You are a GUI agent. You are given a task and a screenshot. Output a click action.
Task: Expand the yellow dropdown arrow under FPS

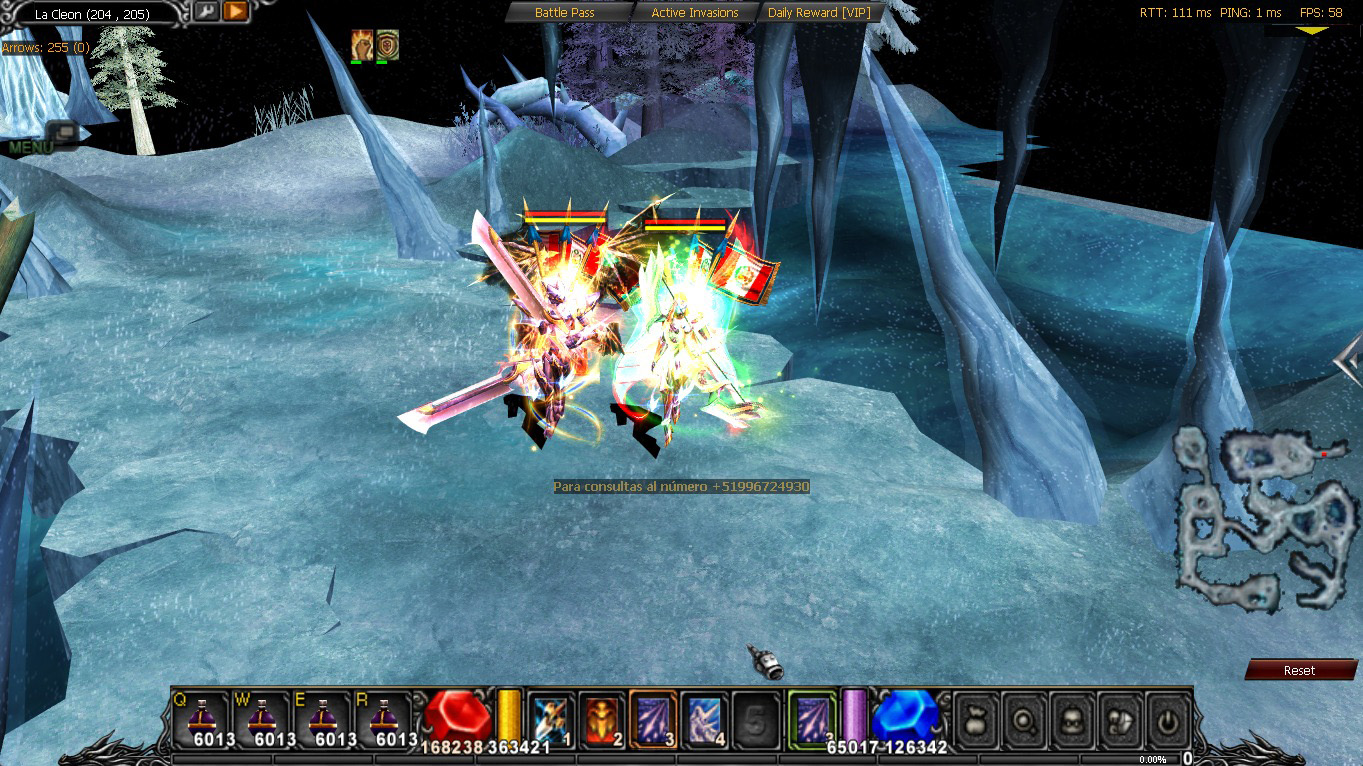1313,31
